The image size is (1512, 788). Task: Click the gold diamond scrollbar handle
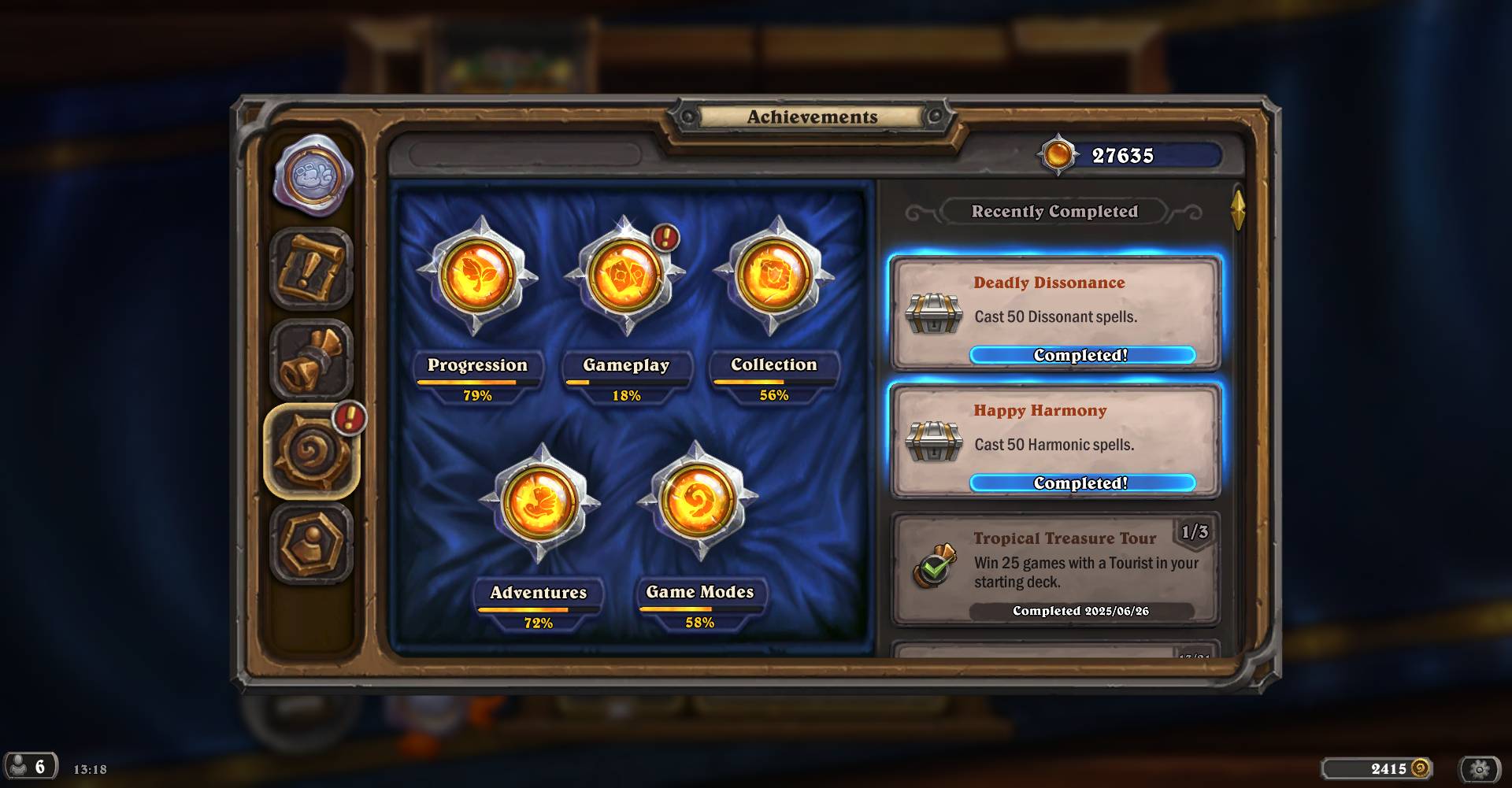click(x=1238, y=209)
